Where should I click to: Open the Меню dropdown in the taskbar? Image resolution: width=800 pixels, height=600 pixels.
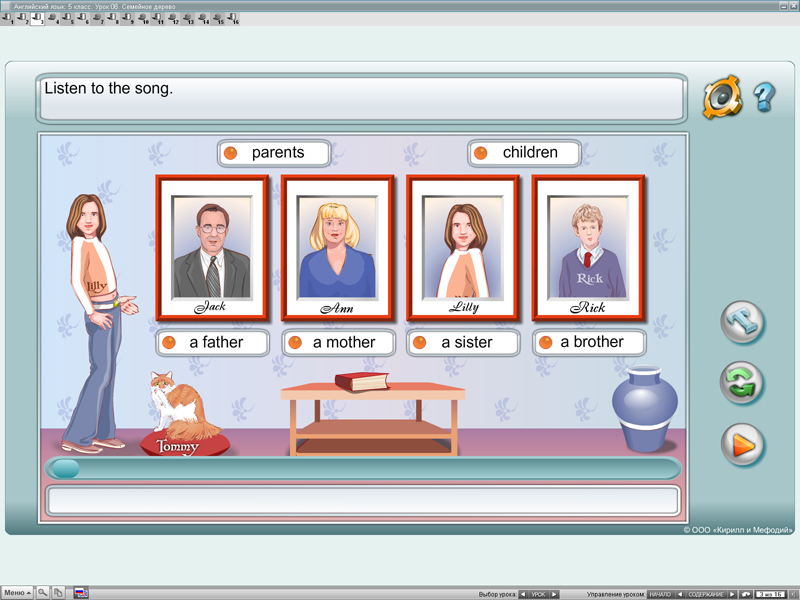pos(17,593)
